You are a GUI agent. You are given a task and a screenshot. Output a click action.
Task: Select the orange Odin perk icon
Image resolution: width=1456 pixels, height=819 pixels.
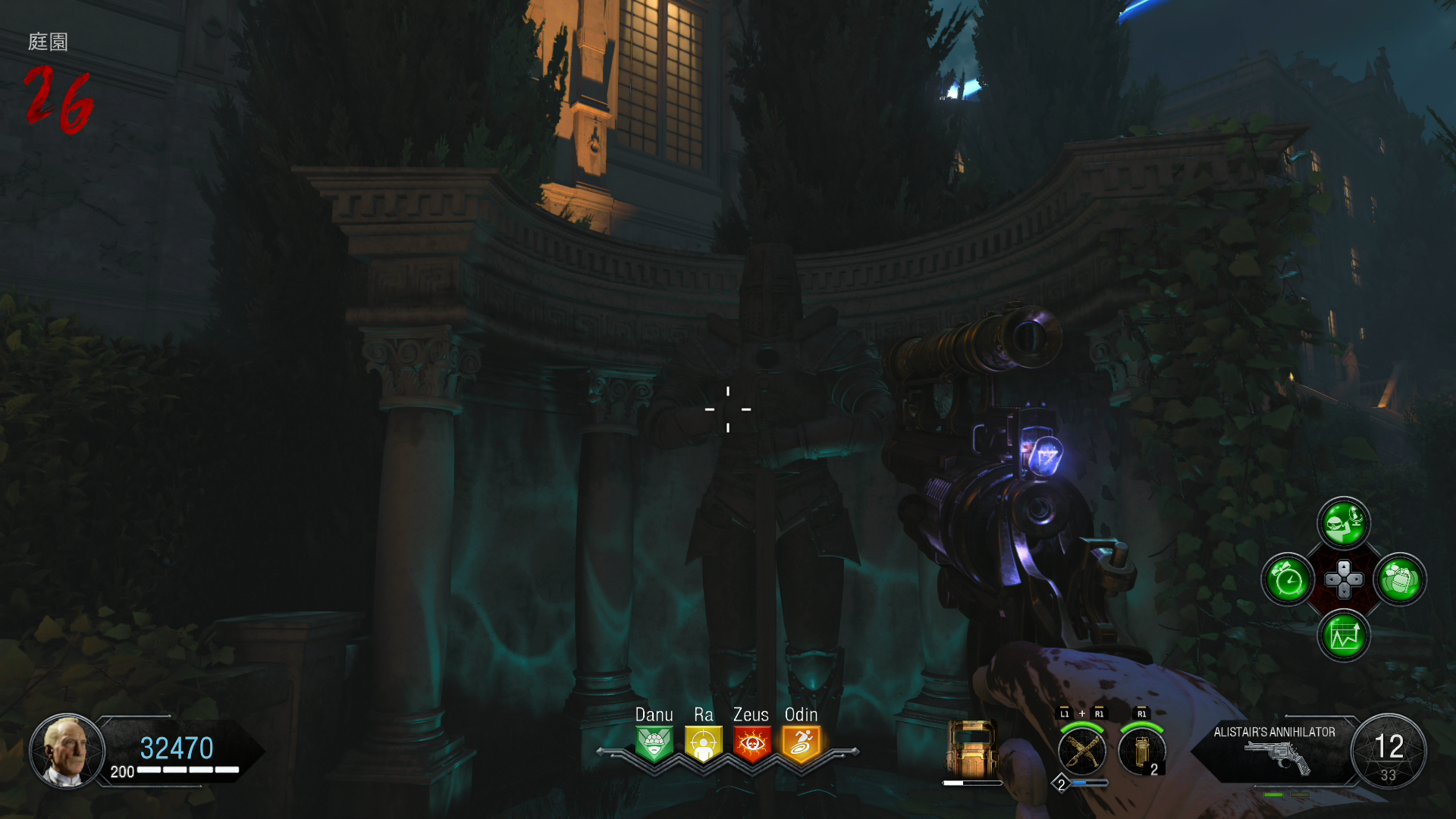(x=801, y=744)
